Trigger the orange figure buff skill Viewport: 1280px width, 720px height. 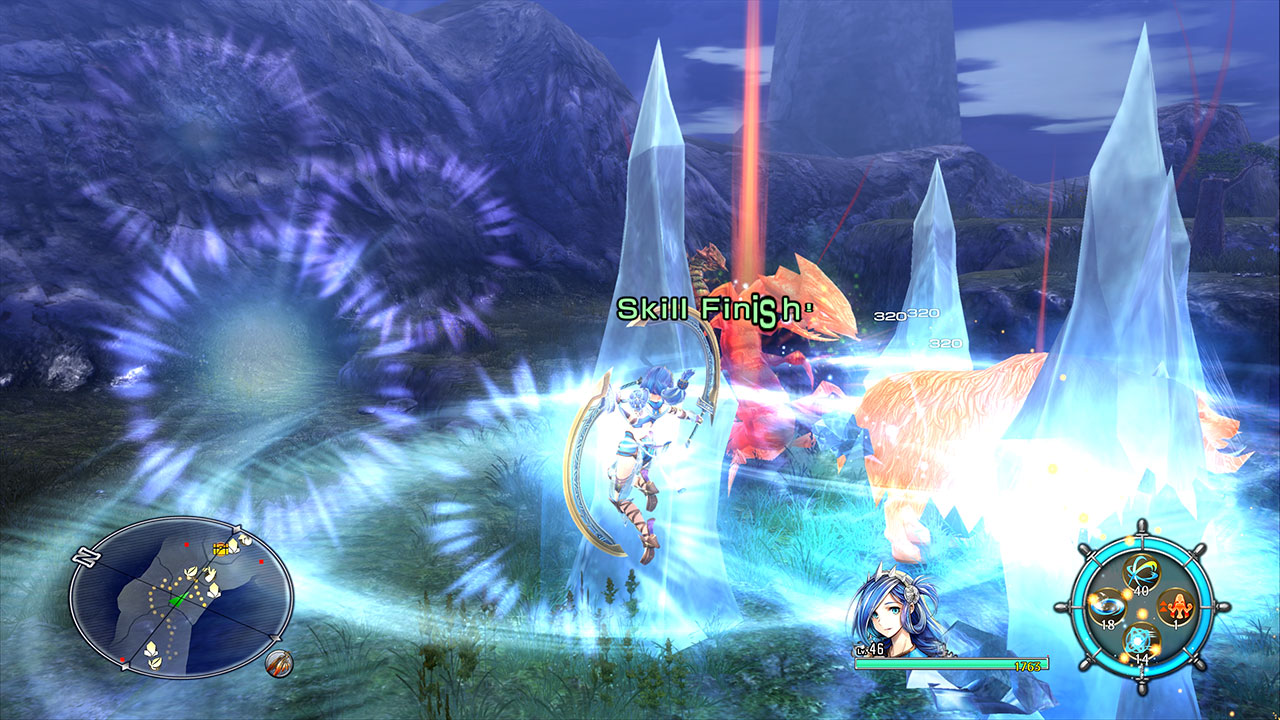1174,606
